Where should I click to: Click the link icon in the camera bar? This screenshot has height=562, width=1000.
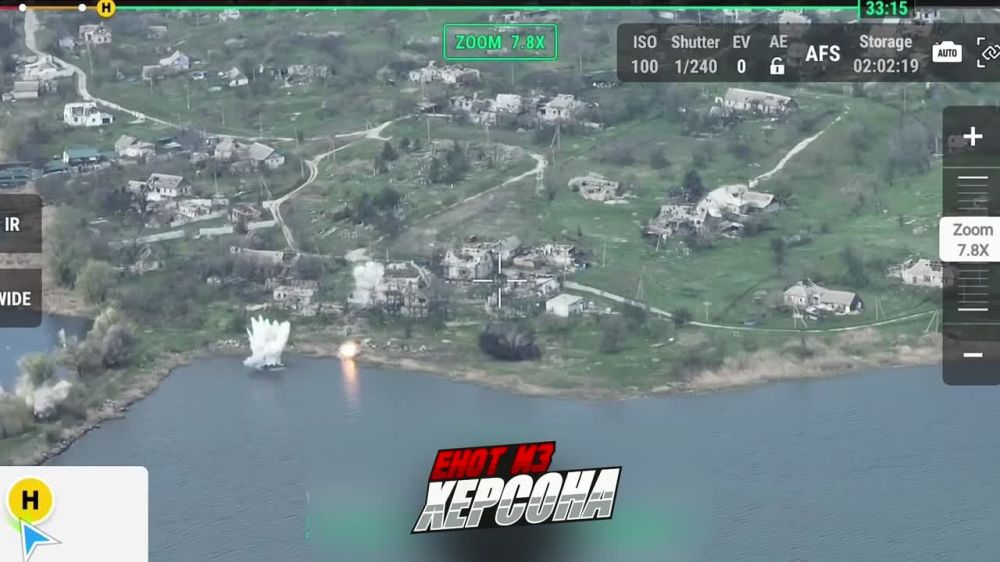[988, 53]
